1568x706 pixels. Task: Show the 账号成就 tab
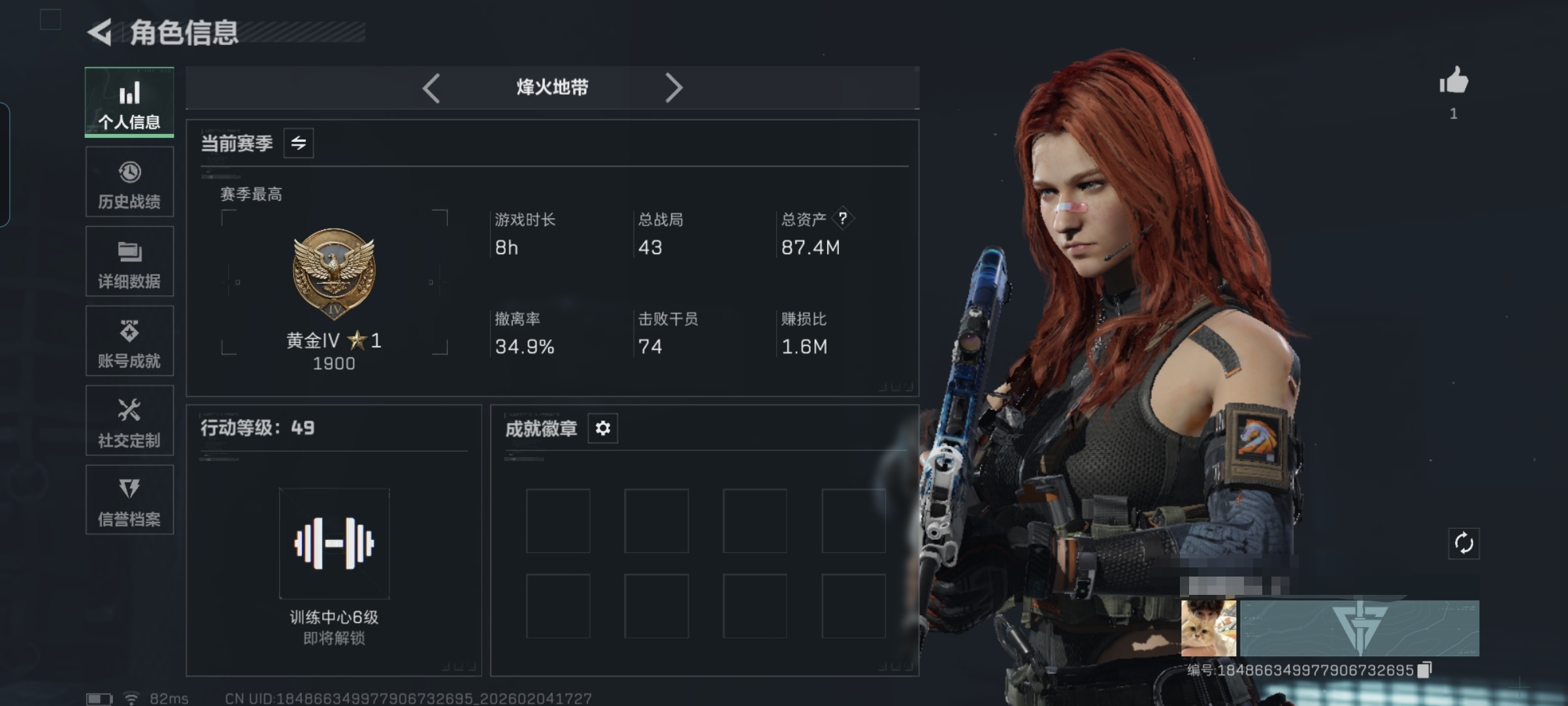[x=129, y=341]
